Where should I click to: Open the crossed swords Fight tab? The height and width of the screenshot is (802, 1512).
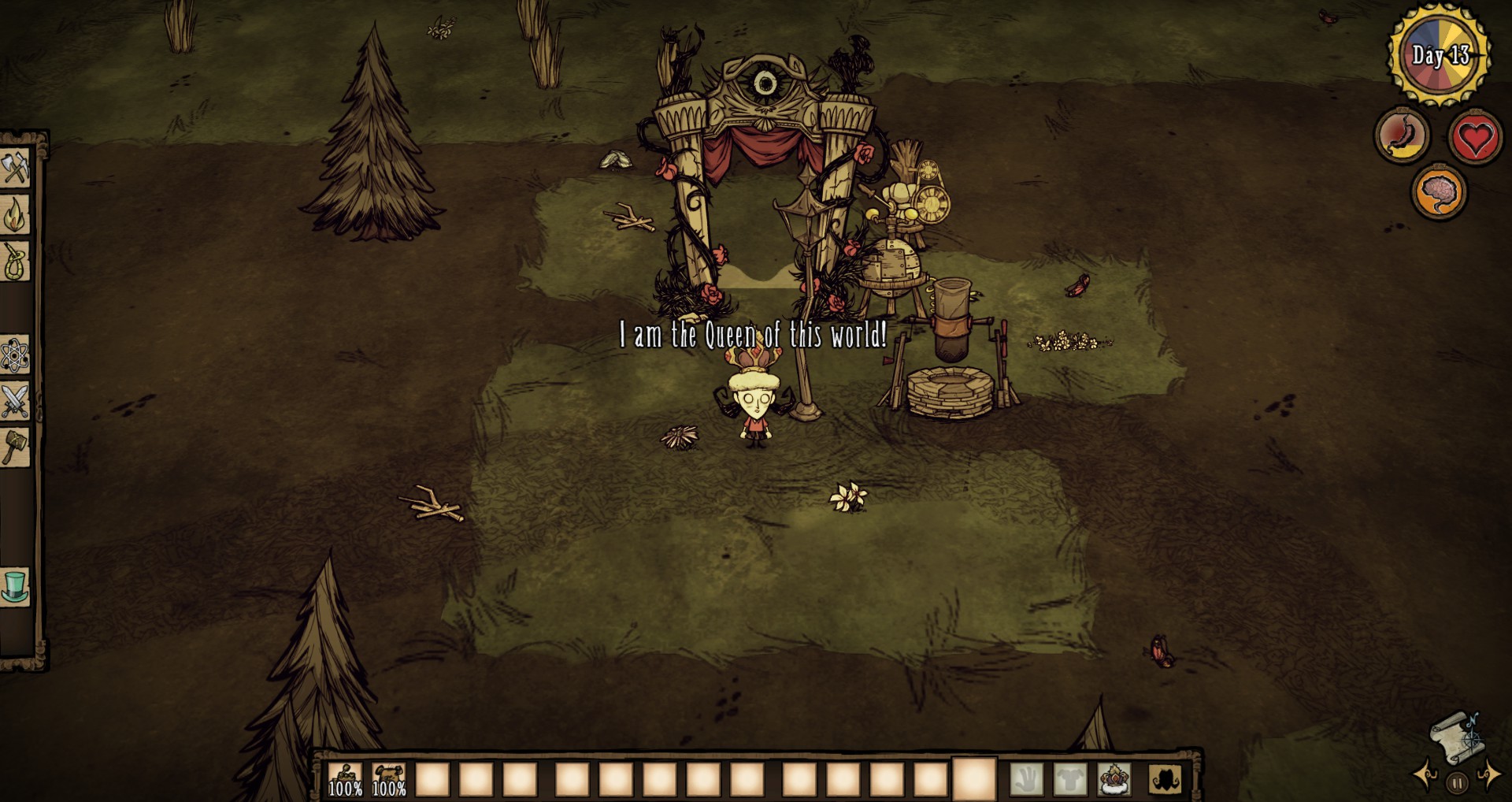pyautogui.click(x=15, y=402)
